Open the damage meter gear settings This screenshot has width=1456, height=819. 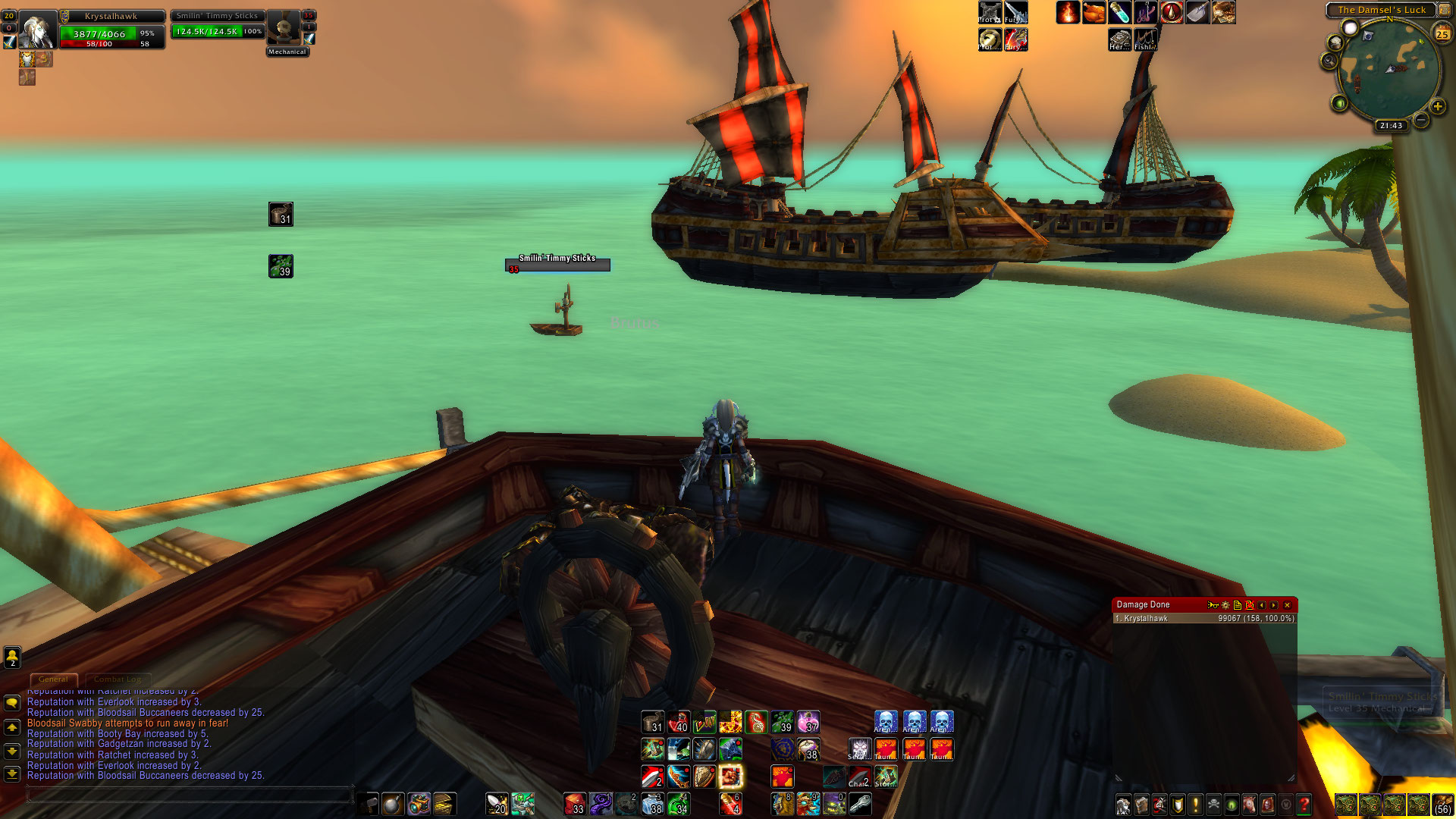pos(1225,605)
